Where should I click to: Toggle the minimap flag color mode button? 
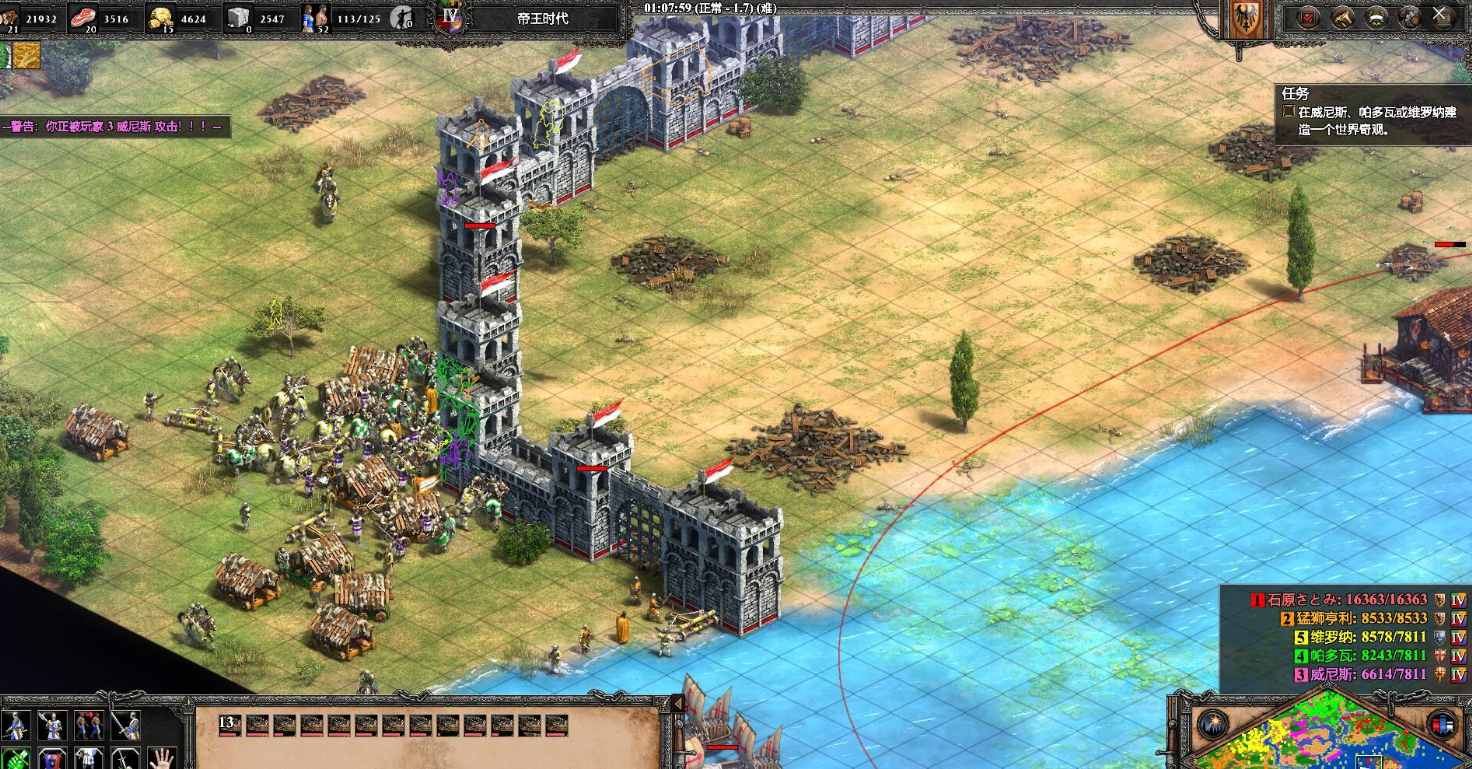click(x=1441, y=723)
